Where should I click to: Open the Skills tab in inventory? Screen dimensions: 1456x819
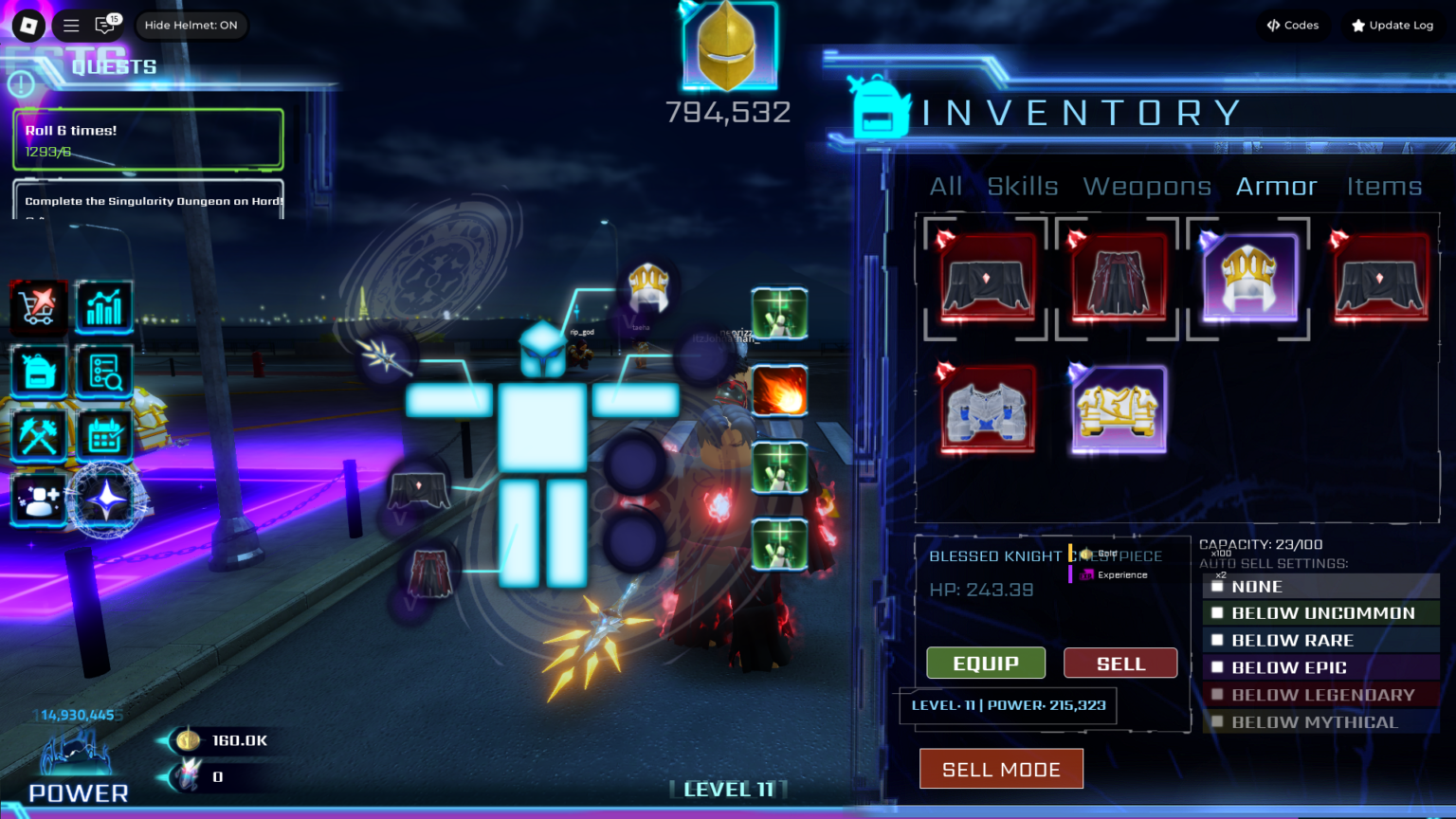tap(1022, 187)
